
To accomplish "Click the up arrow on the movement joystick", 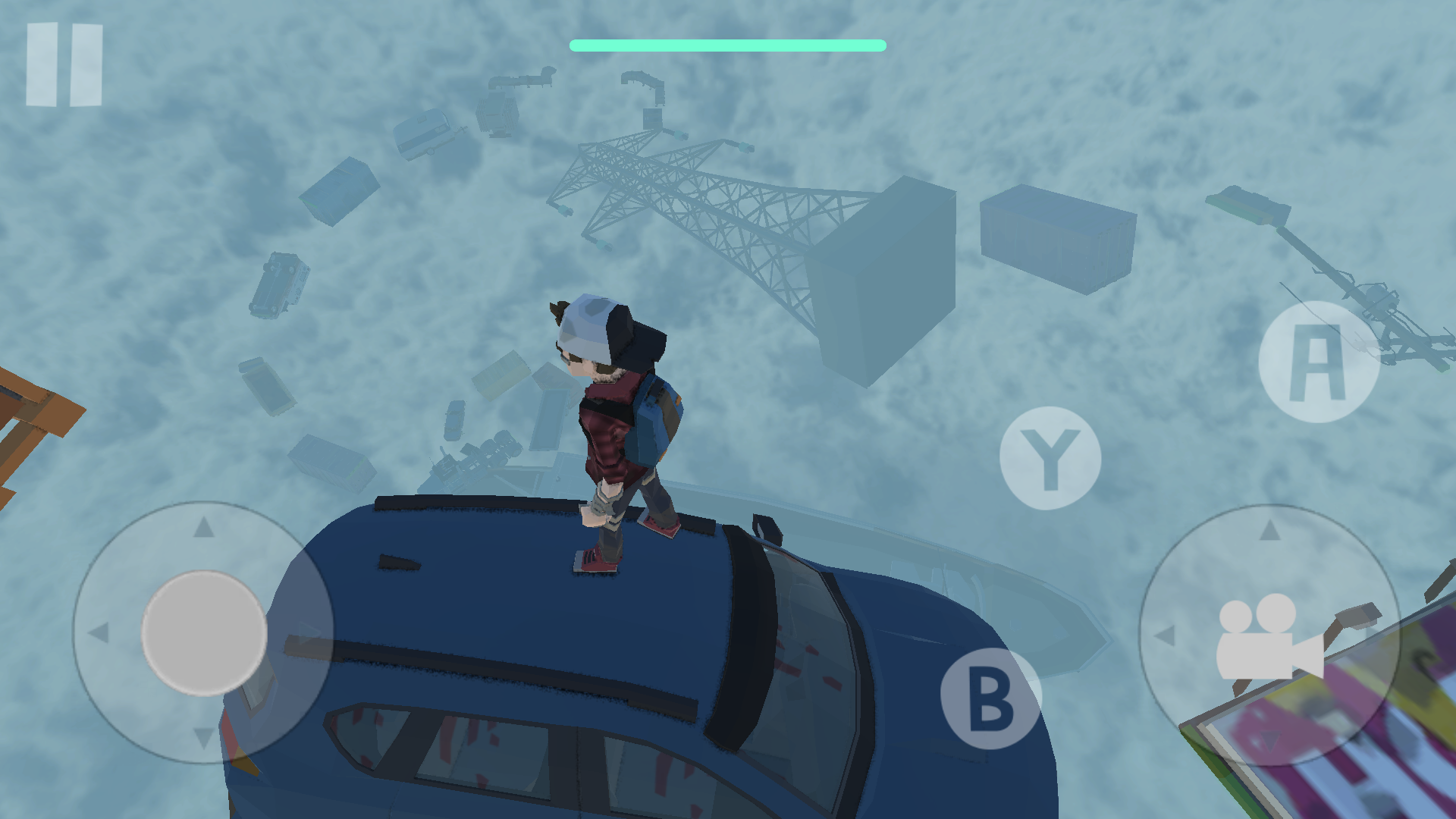I will point(203,527).
